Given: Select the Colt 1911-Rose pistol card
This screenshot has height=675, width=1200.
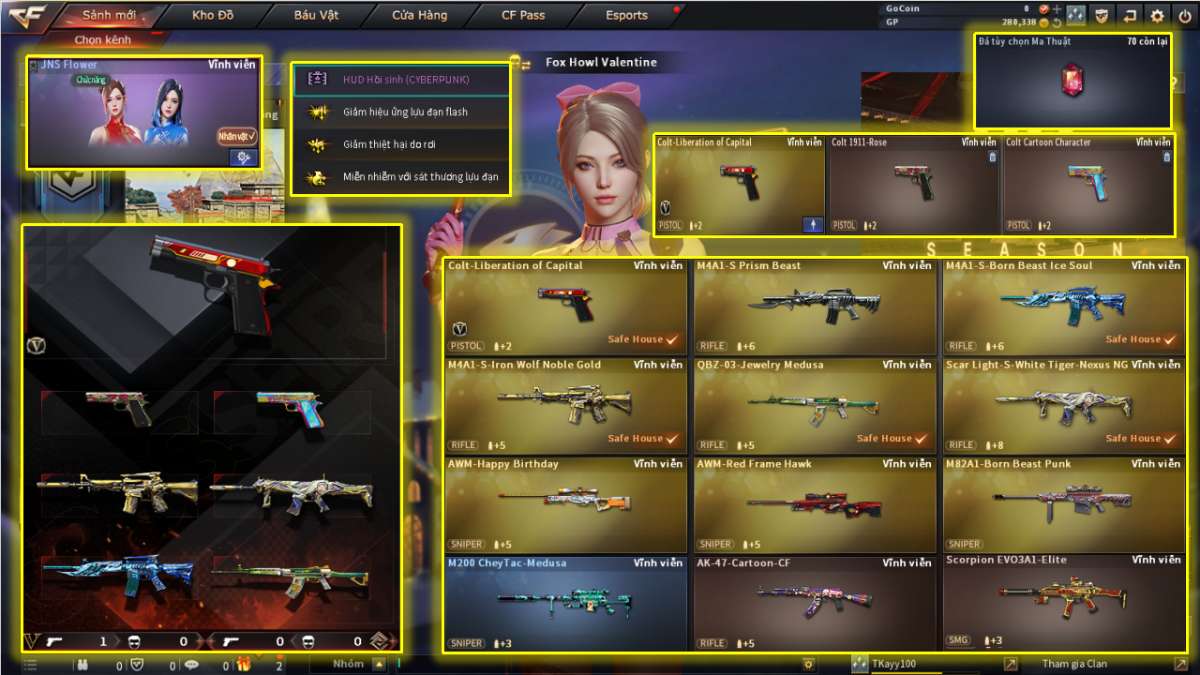Looking at the screenshot, I should [913, 186].
